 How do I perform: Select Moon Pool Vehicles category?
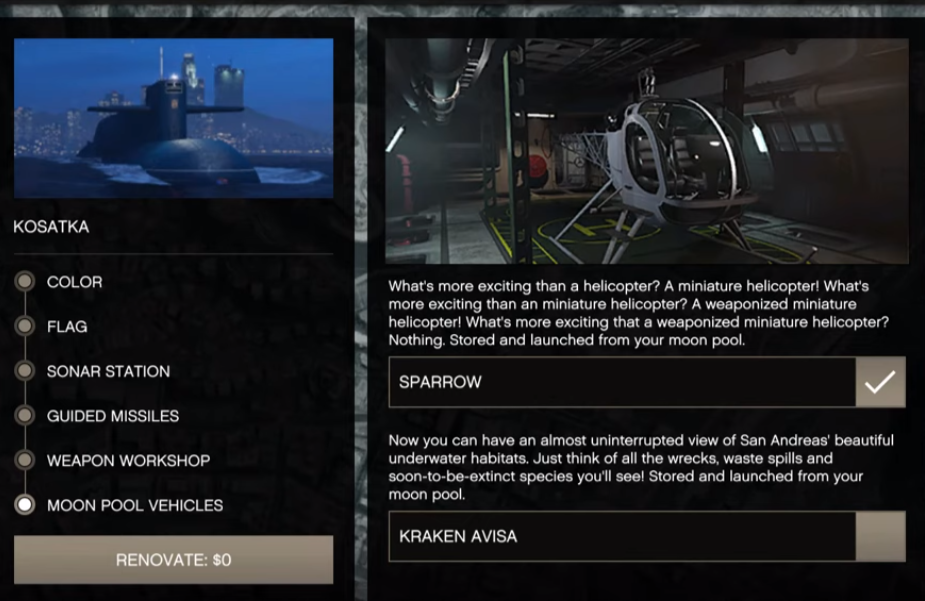coord(134,506)
